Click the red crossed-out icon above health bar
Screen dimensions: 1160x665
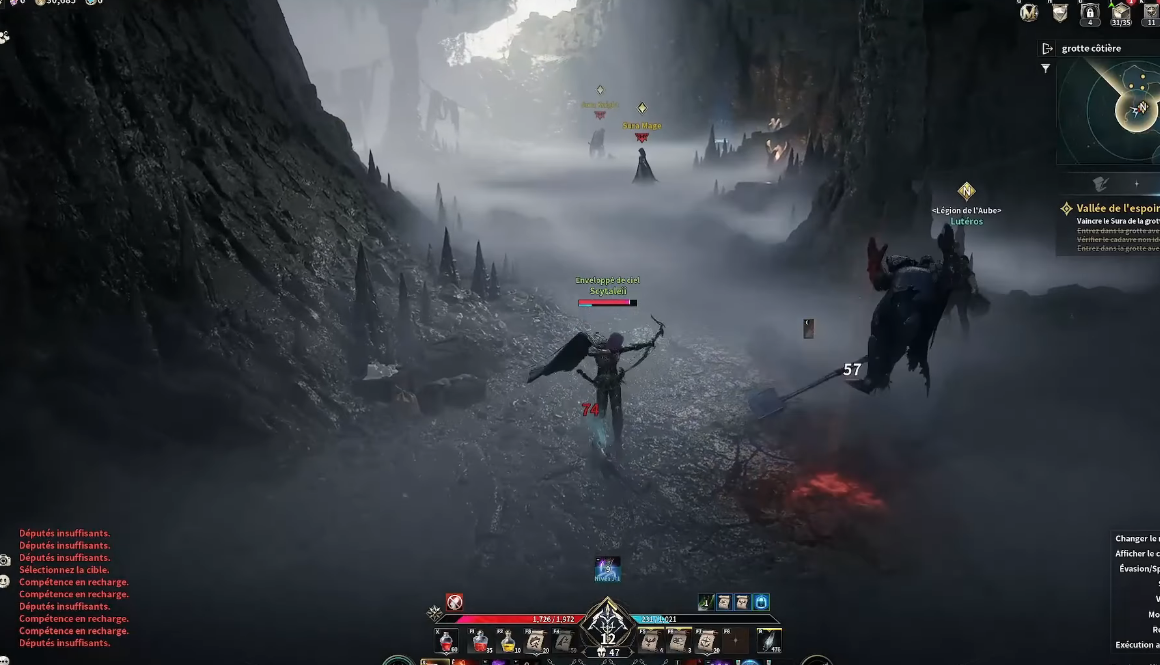coord(455,602)
